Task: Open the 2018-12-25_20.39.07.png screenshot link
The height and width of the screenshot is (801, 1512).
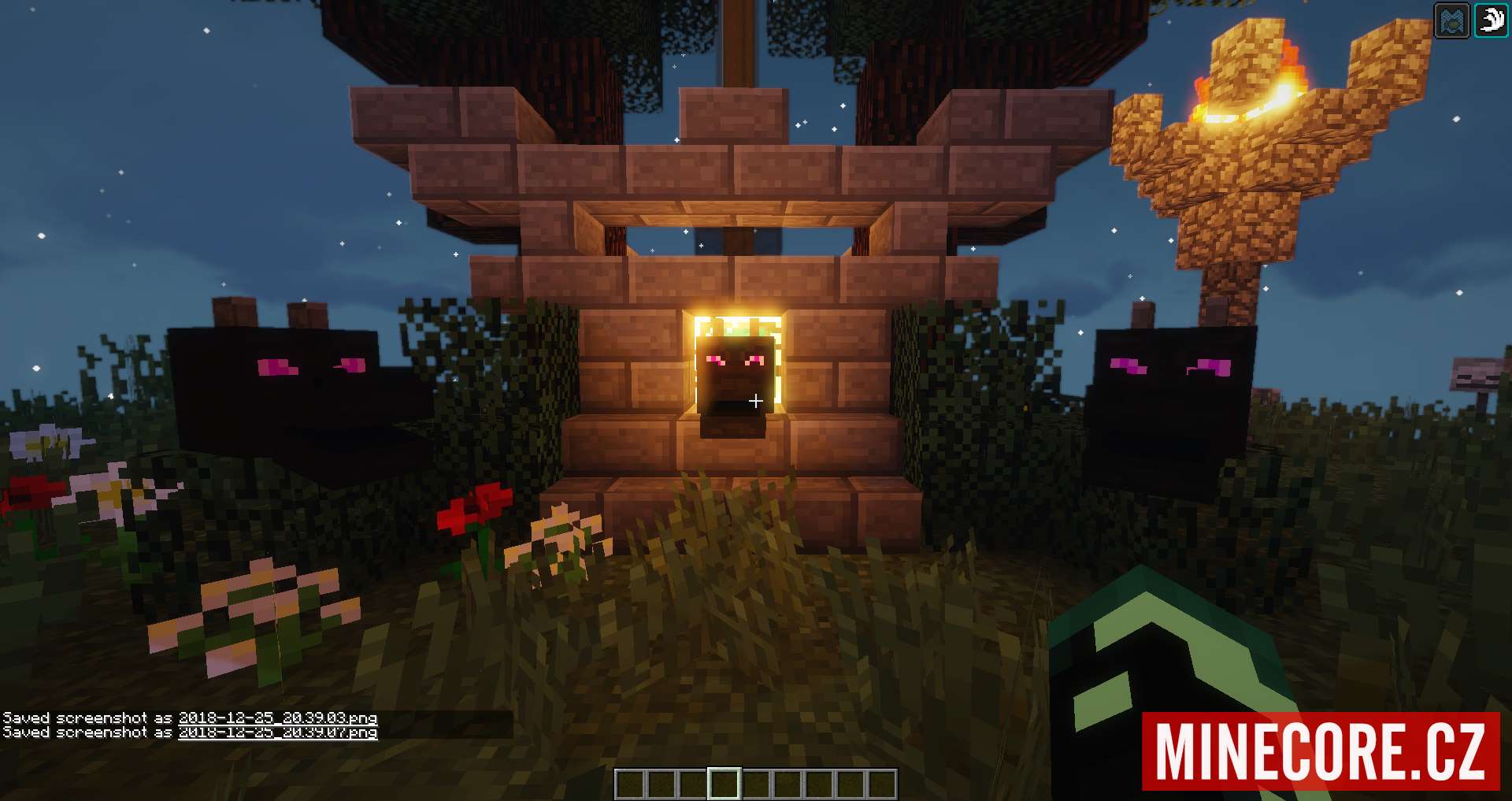Action: tap(277, 732)
